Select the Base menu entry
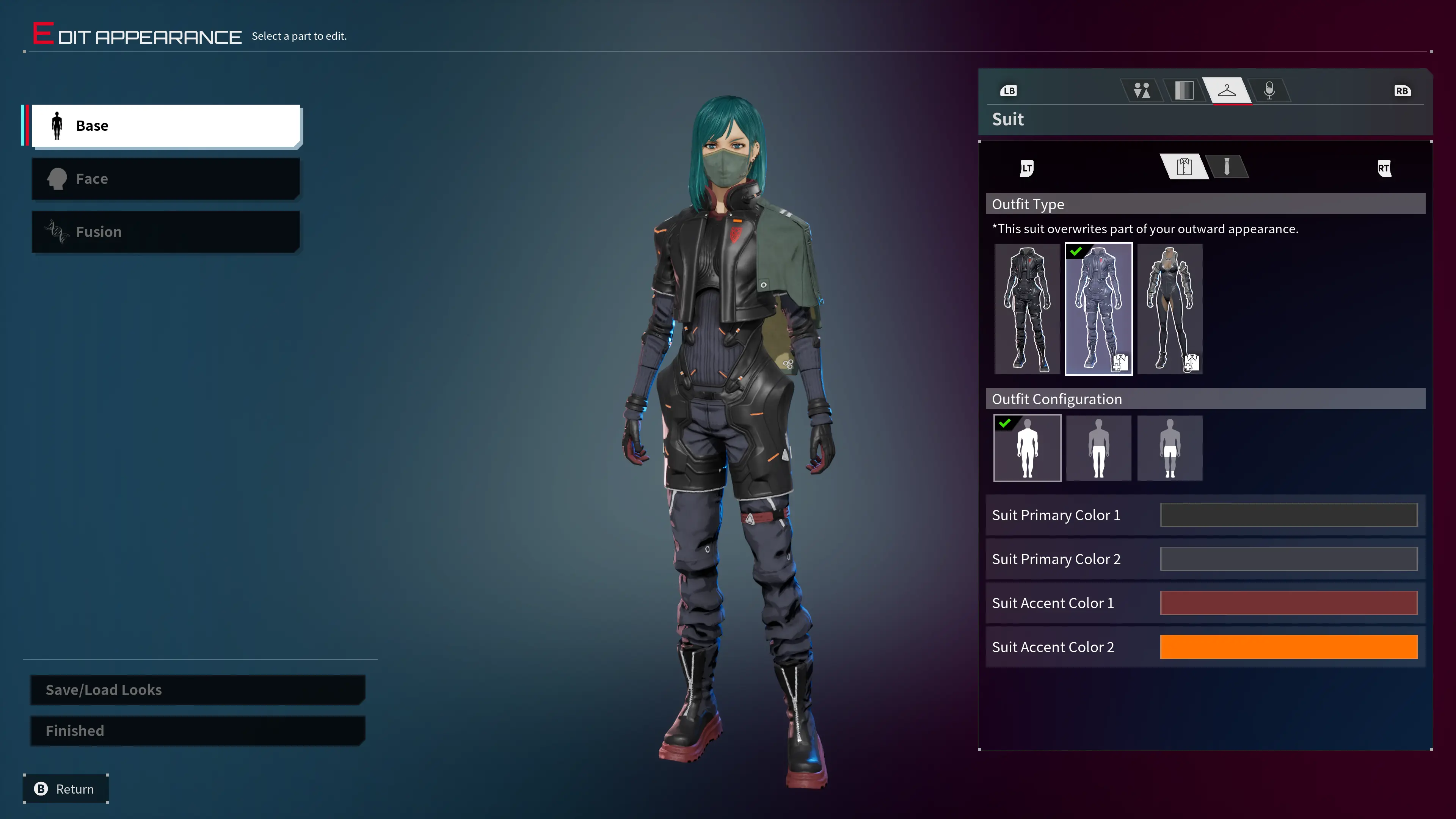Image resolution: width=1456 pixels, height=819 pixels. point(165,126)
